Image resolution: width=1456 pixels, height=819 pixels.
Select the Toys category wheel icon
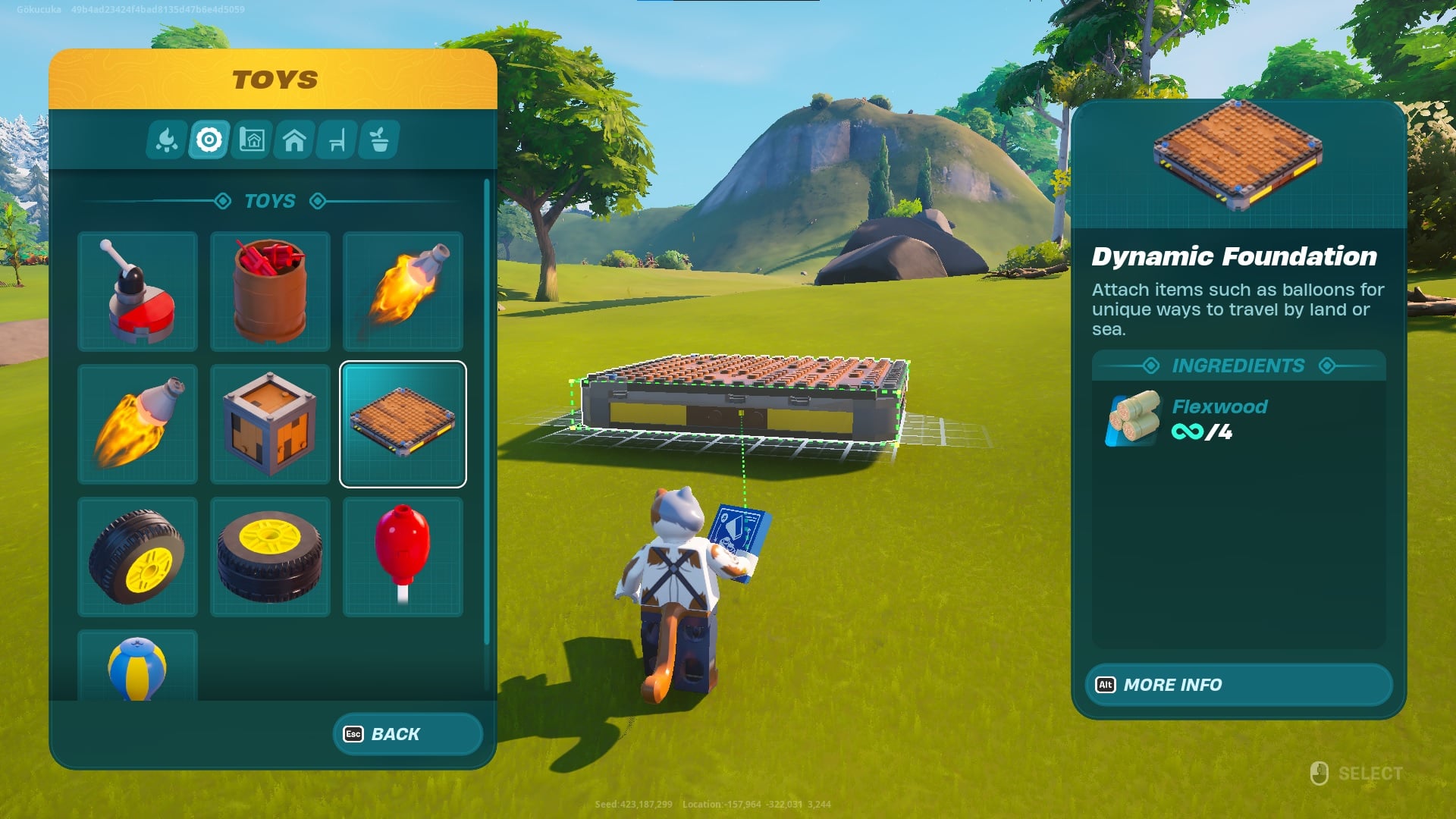tap(210, 140)
